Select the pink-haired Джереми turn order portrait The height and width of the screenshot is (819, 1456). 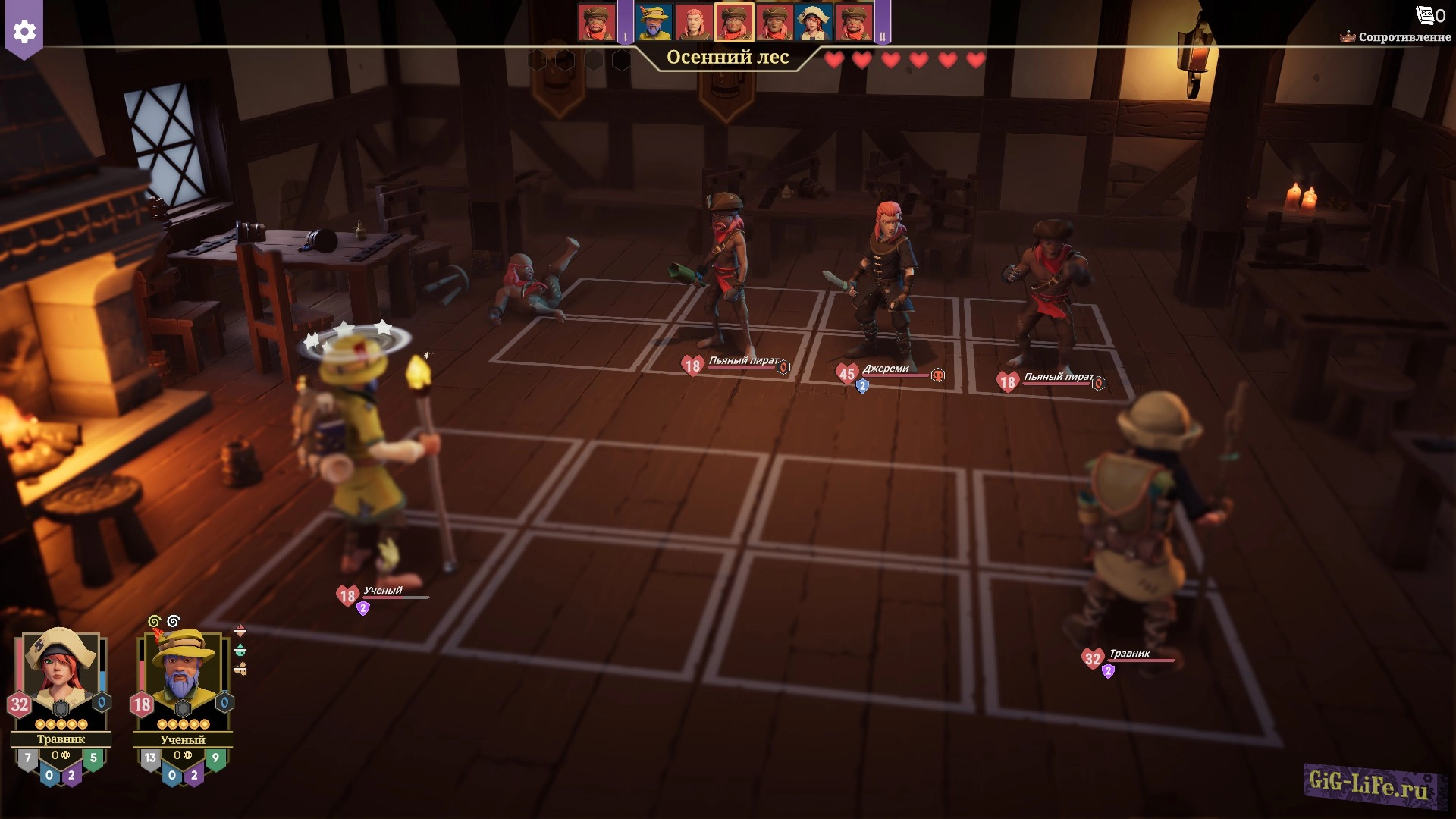pos(694,22)
